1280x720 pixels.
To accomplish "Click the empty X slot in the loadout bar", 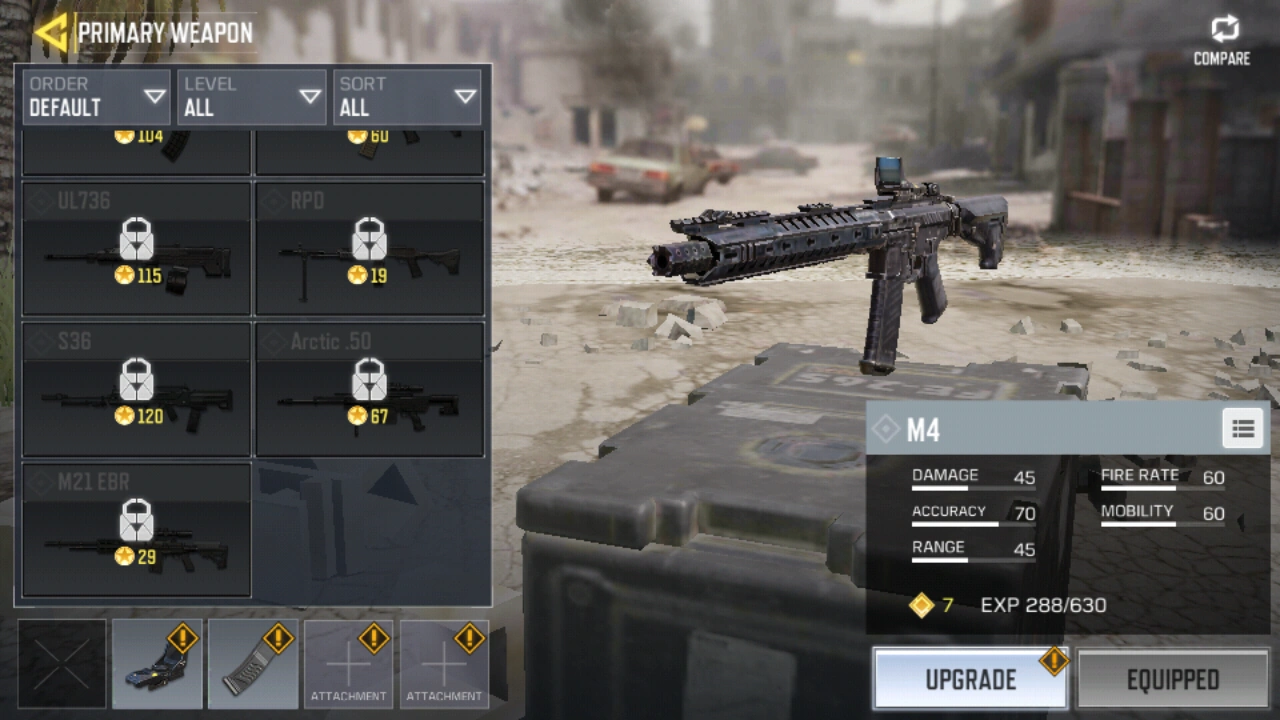I will pyautogui.click(x=62, y=663).
